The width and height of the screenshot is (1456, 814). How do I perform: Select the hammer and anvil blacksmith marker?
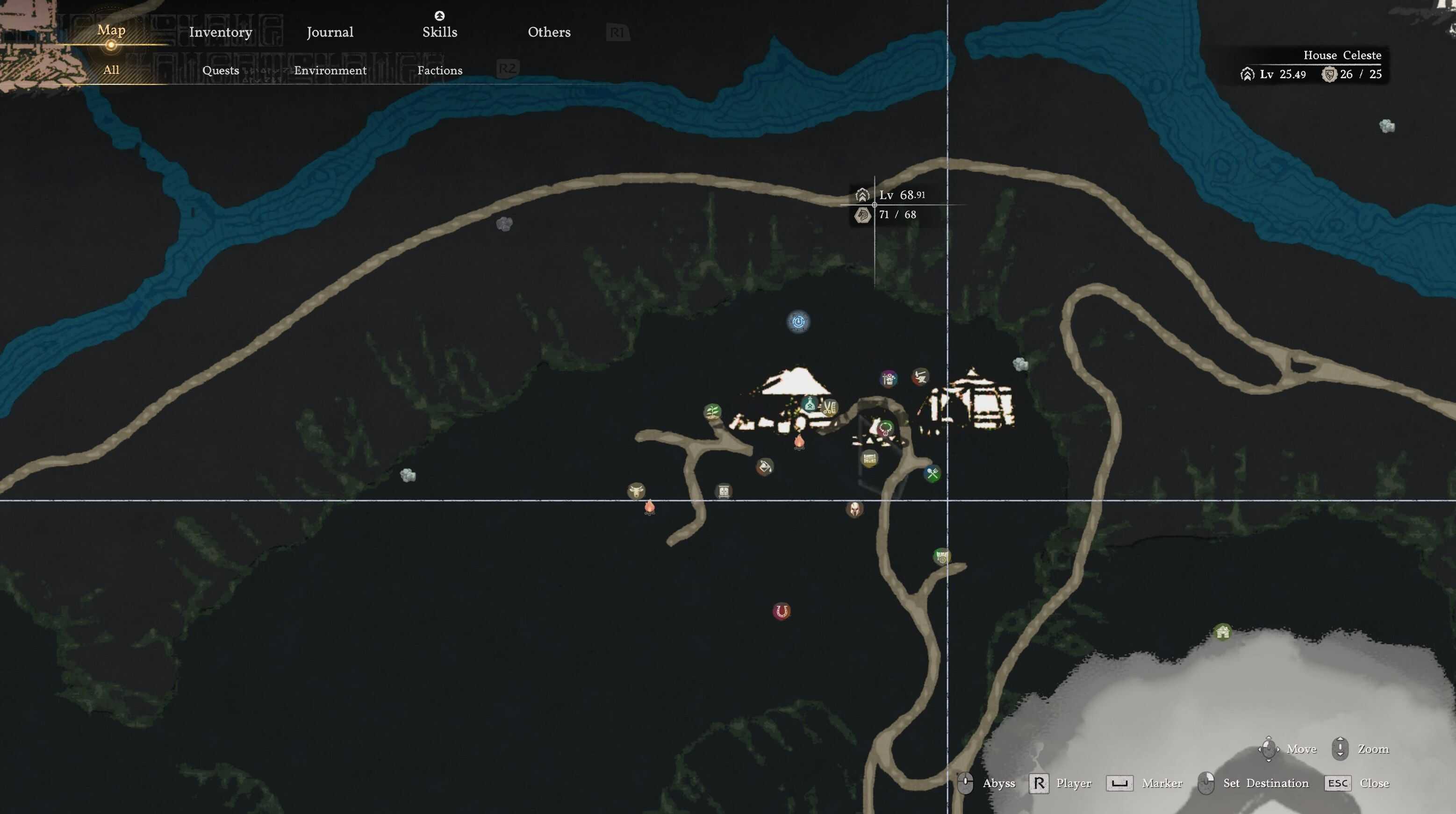(920, 376)
